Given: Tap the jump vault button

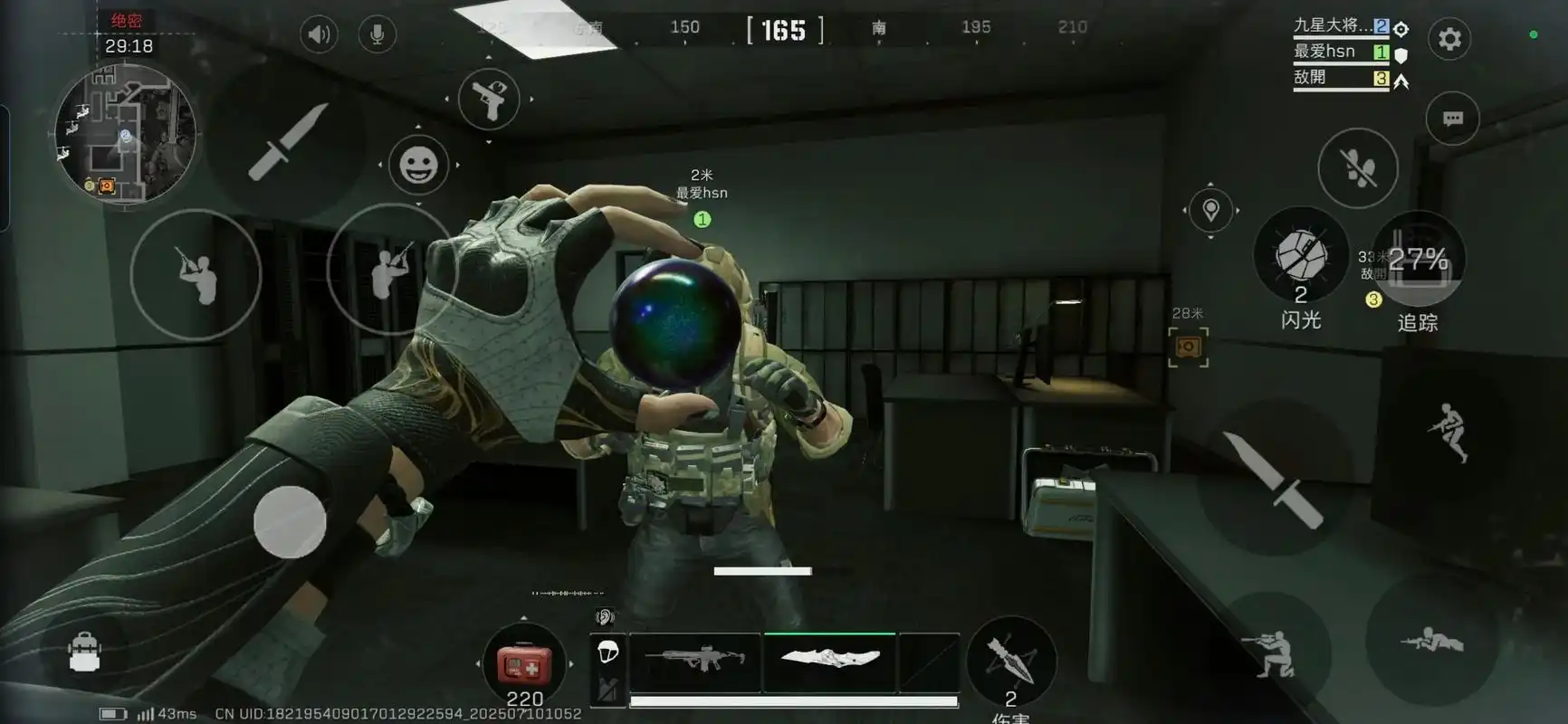Looking at the screenshot, I should click(1449, 431).
